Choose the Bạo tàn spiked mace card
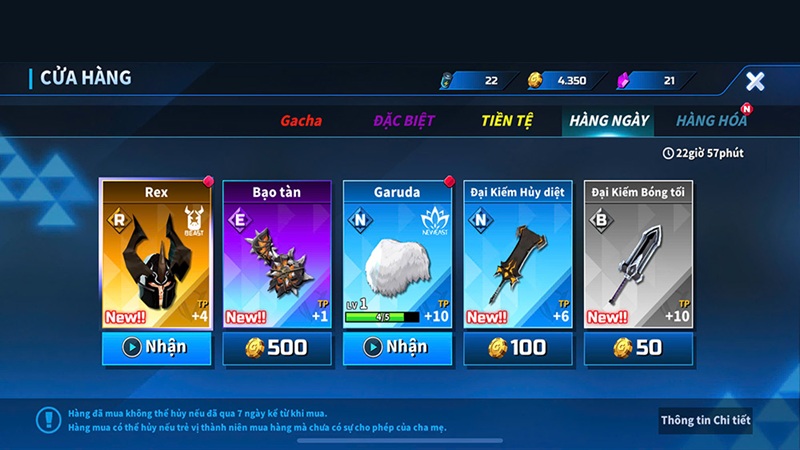The width and height of the screenshot is (800, 450). [x=277, y=255]
